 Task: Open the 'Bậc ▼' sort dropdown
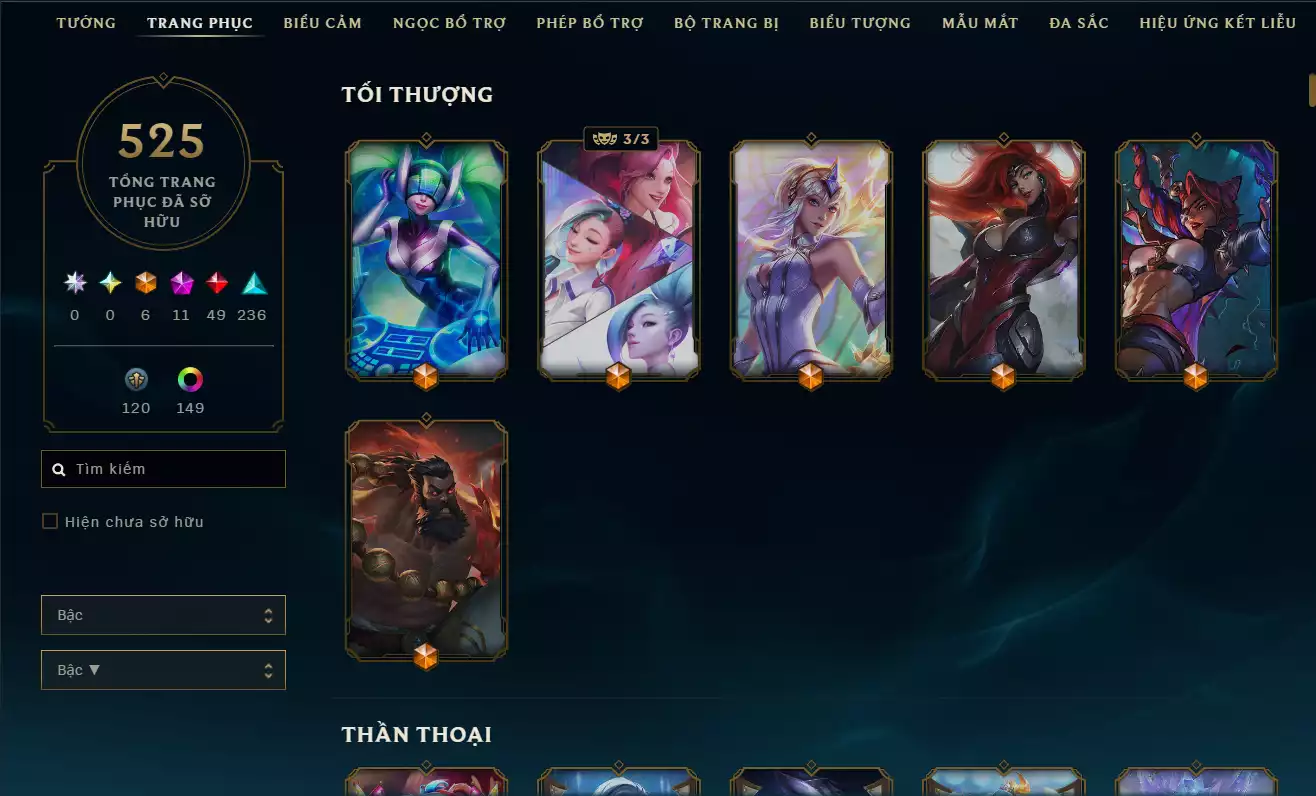coord(163,669)
